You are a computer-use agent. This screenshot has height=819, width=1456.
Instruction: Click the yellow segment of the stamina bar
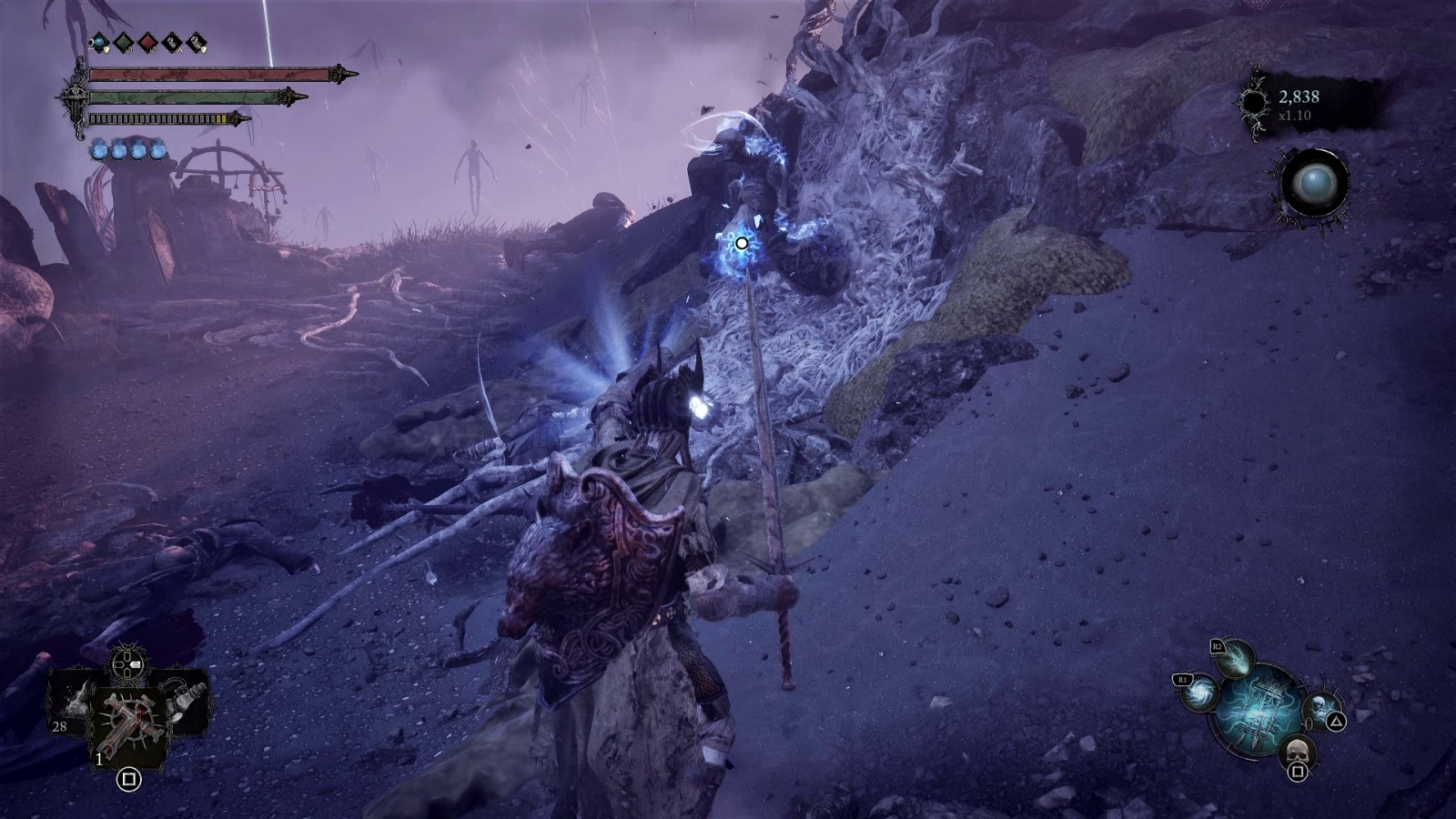tap(221, 118)
